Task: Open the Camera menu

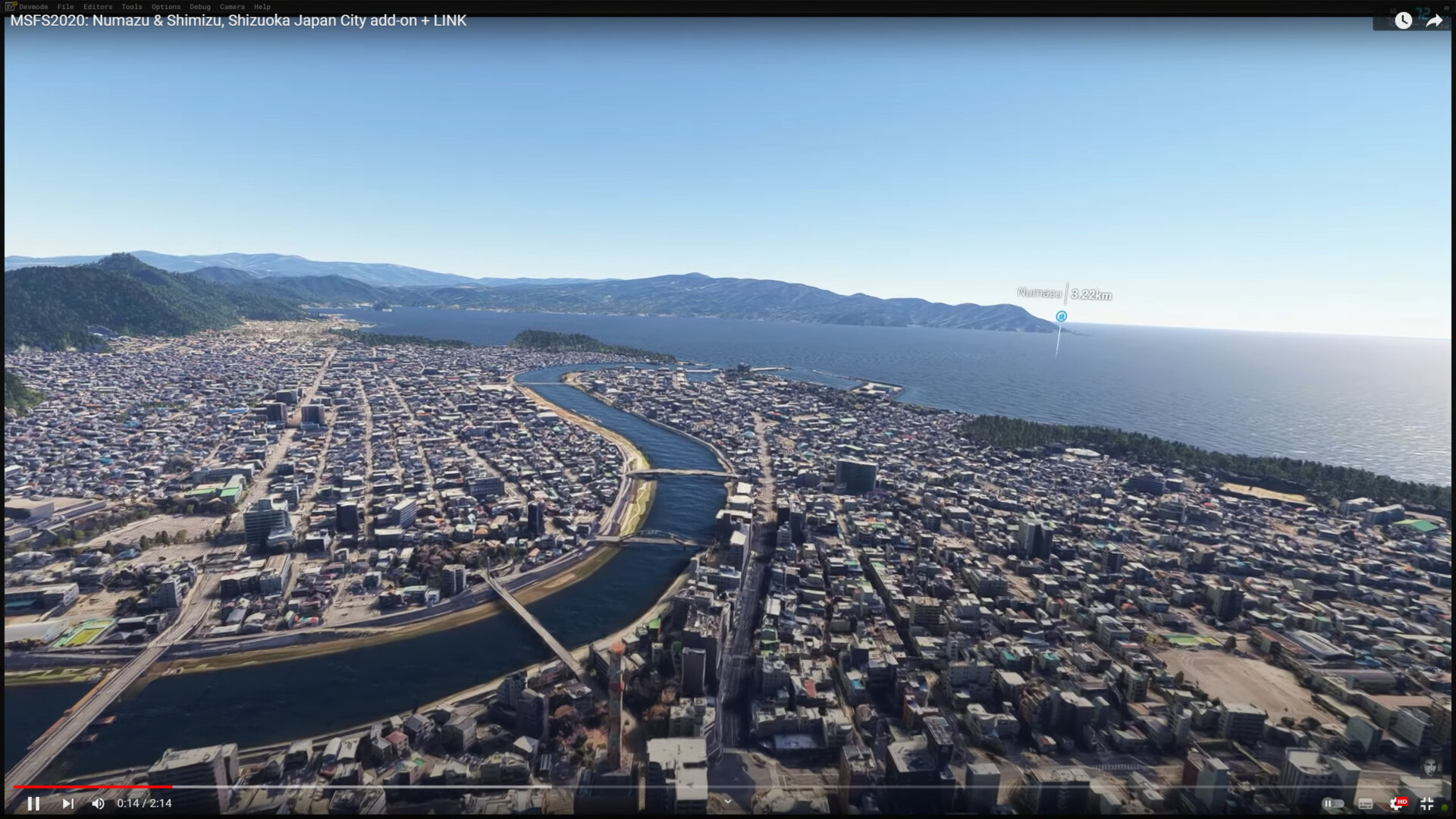Action: (232, 7)
